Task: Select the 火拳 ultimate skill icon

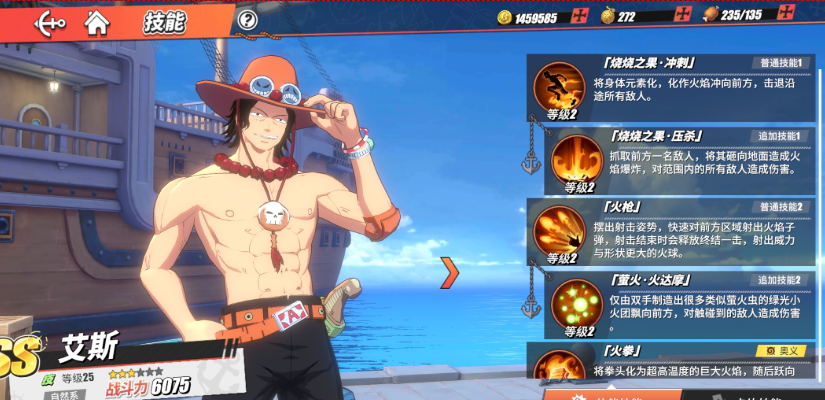Action: [558, 370]
